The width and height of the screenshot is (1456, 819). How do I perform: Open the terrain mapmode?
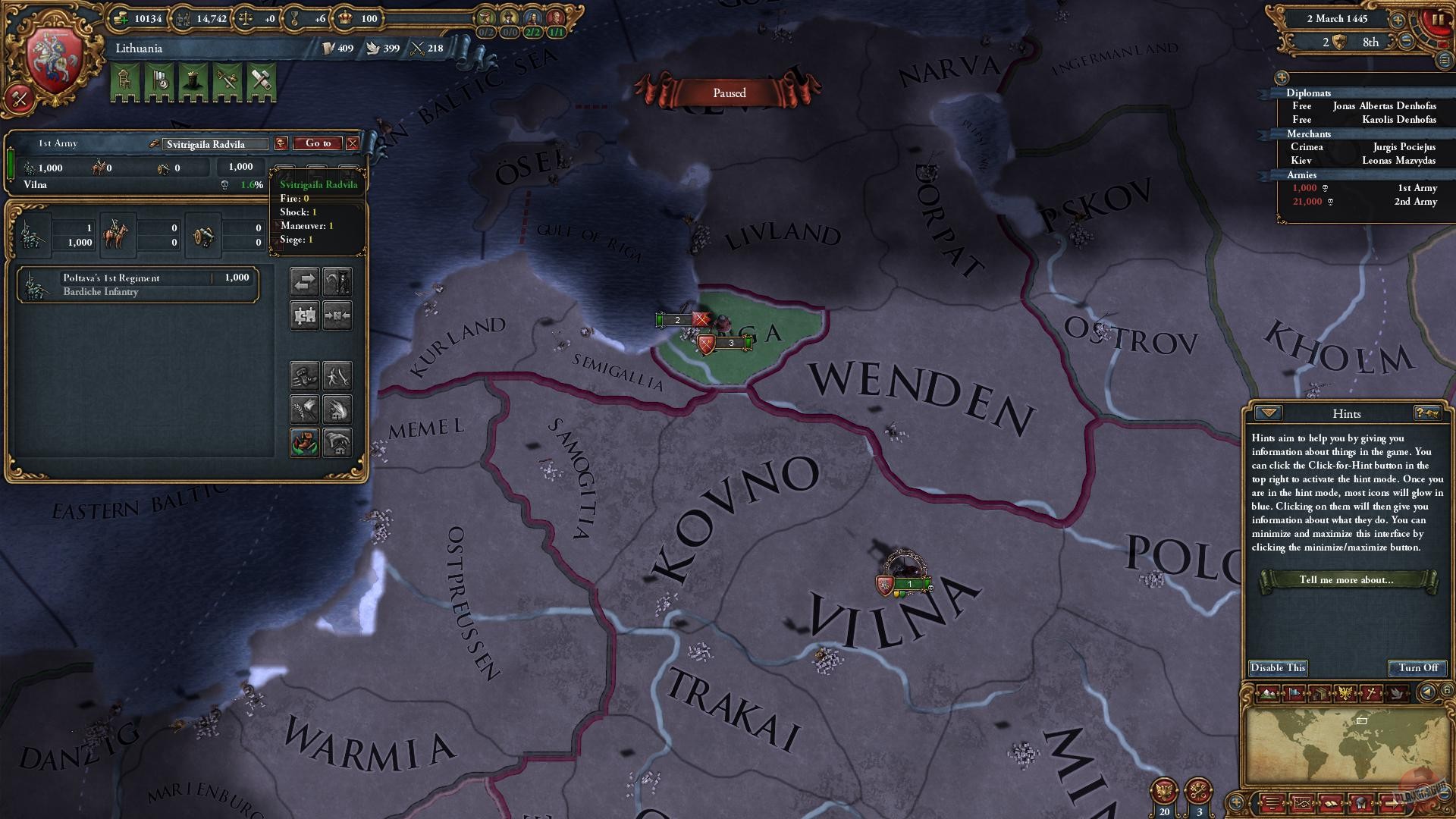coord(1269,692)
